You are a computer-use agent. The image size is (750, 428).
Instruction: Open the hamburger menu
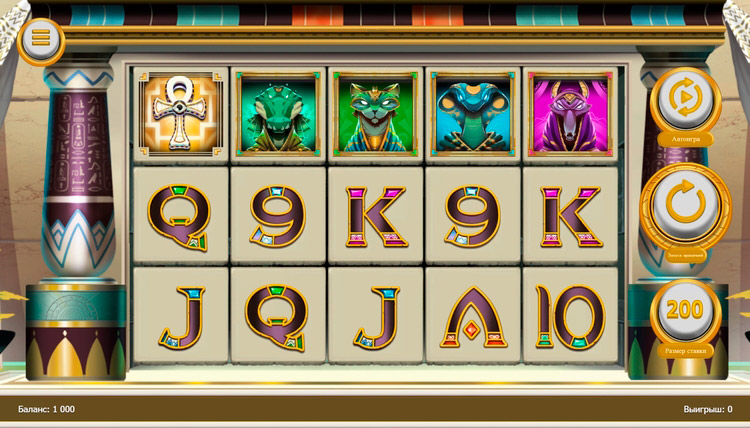click(x=41, y=38)
